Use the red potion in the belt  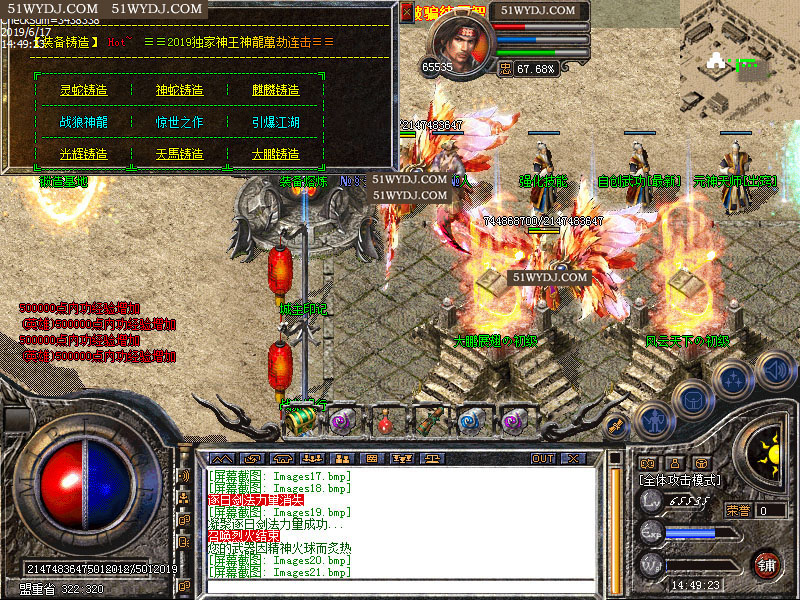tap(385, 423)
